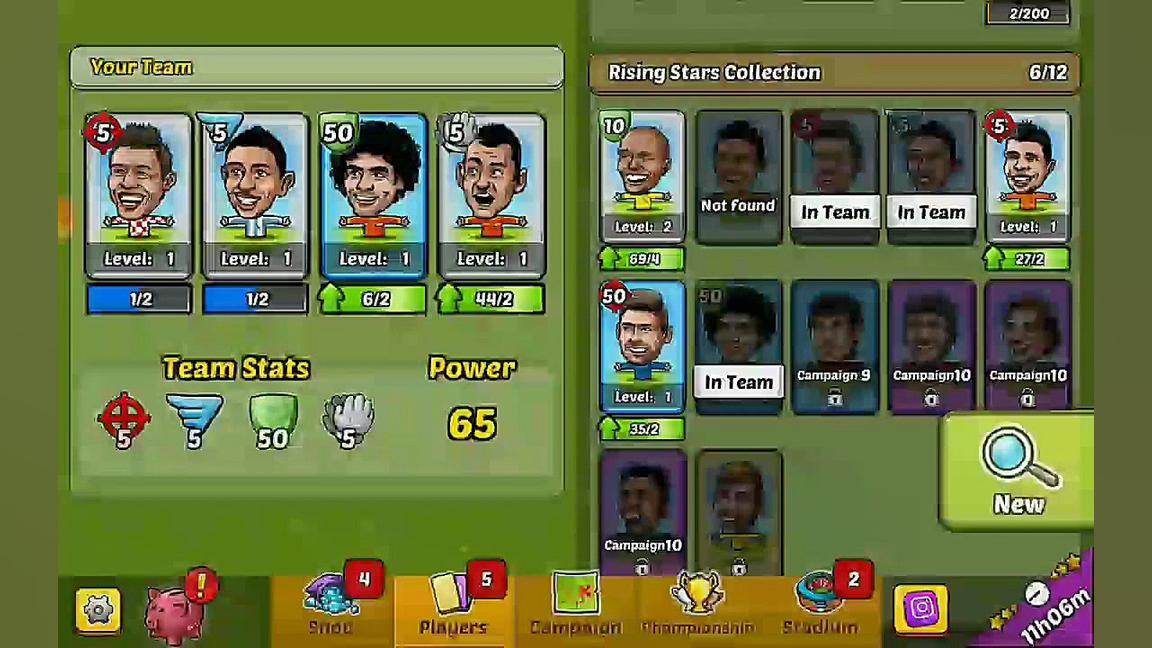Open the Campaign tab
Viewport: 1152px width, 648px height.
575,606
